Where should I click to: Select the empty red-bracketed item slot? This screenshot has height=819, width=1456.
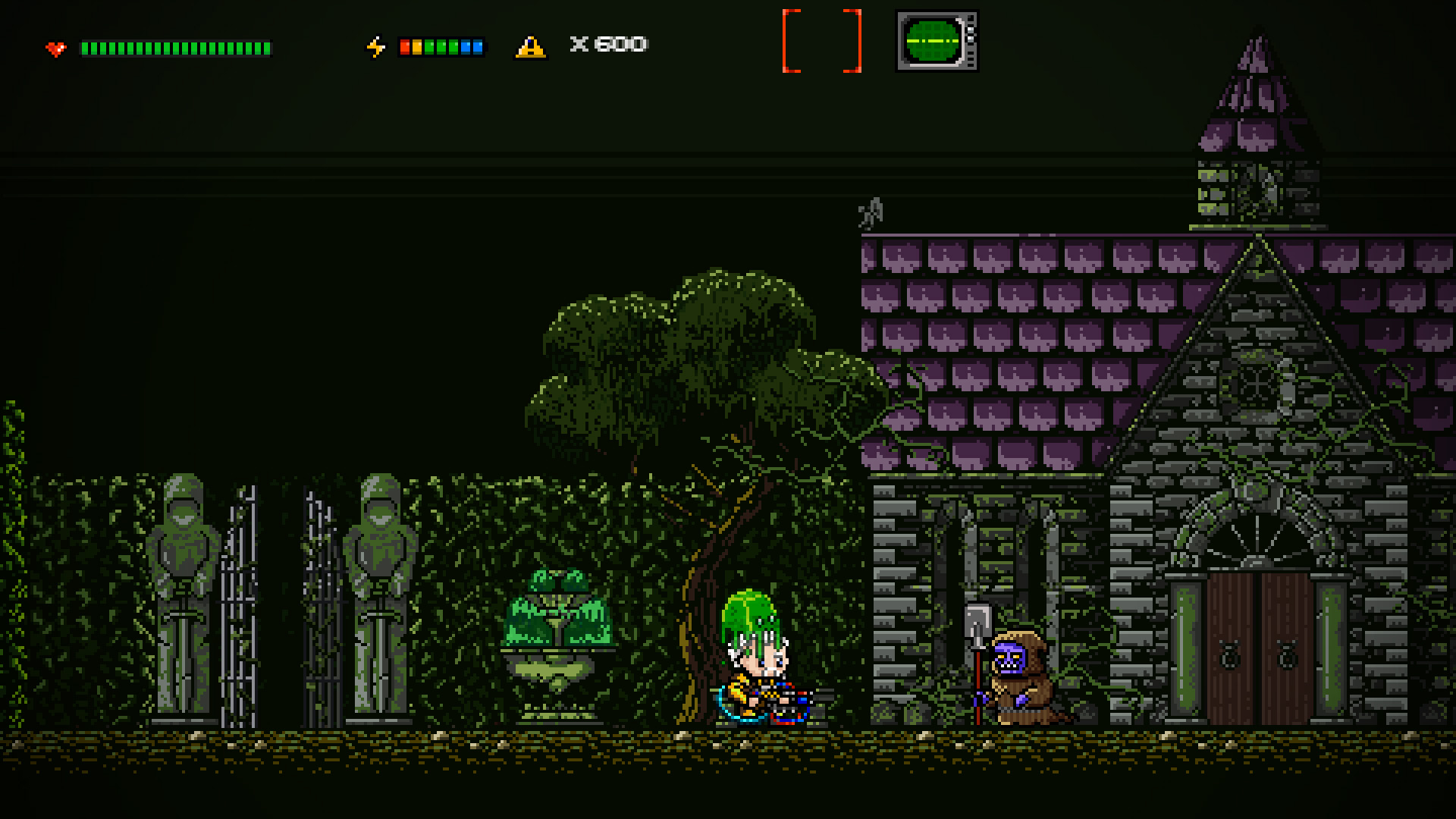click(821, 41)
